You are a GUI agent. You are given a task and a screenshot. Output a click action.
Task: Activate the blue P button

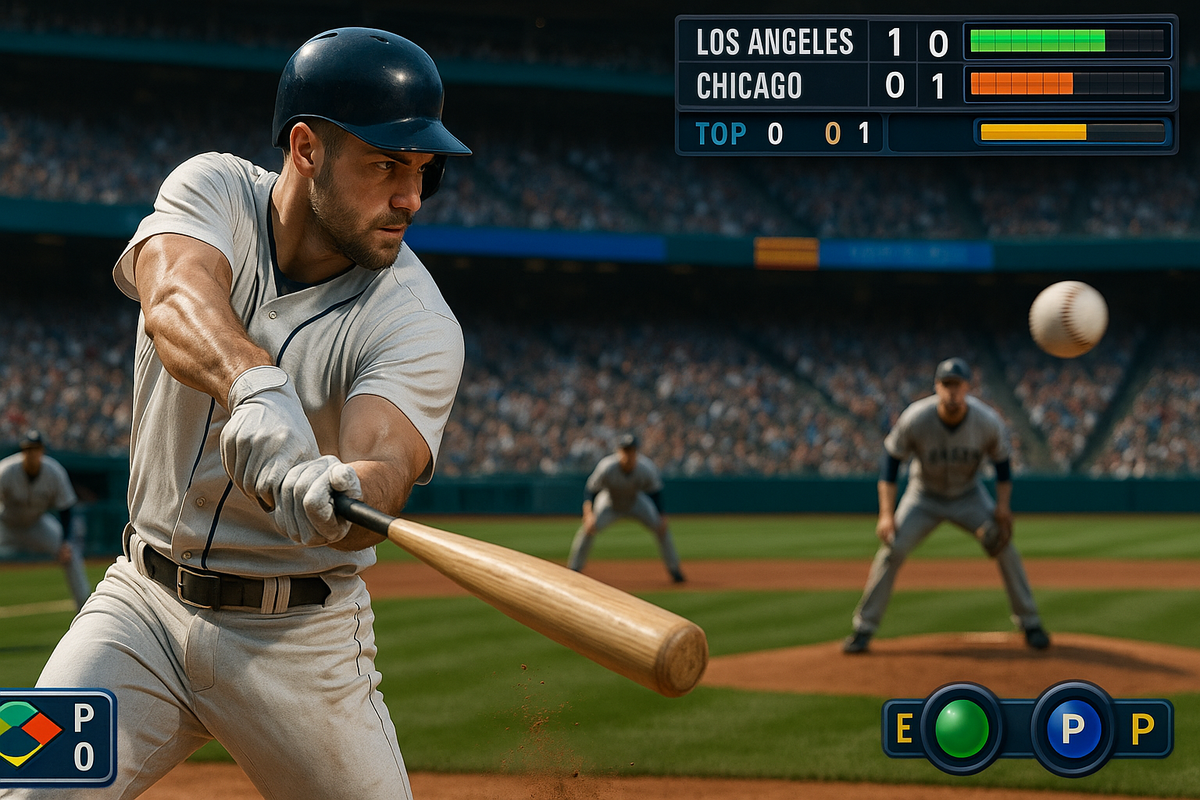[x=1072, y=728]
